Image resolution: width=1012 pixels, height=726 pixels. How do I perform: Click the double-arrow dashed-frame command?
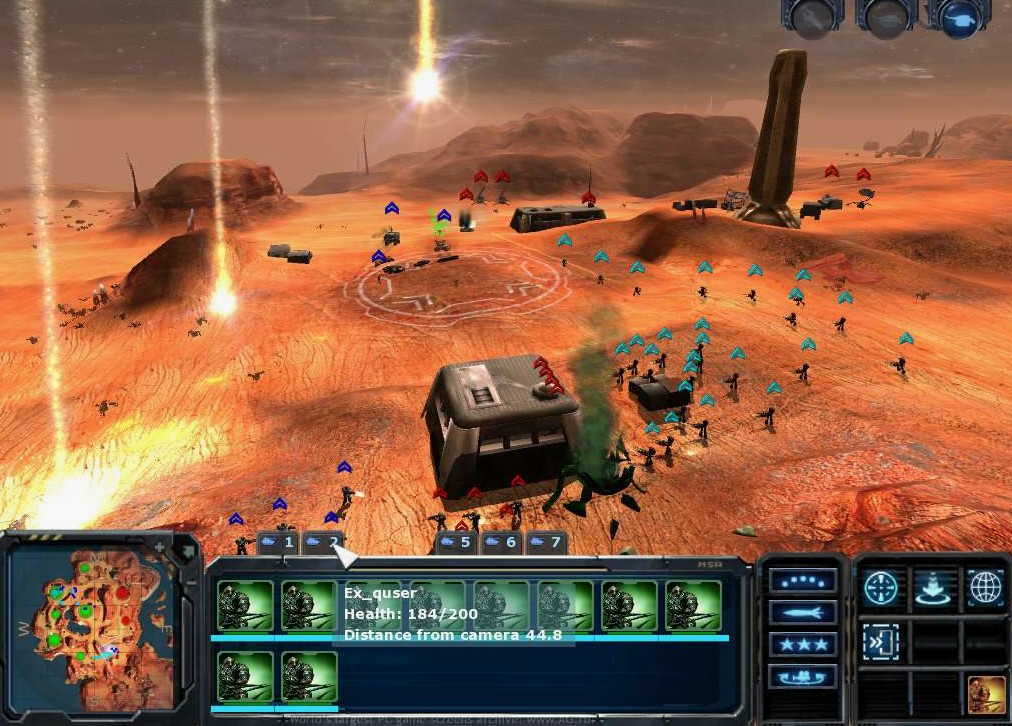point(881,642)
